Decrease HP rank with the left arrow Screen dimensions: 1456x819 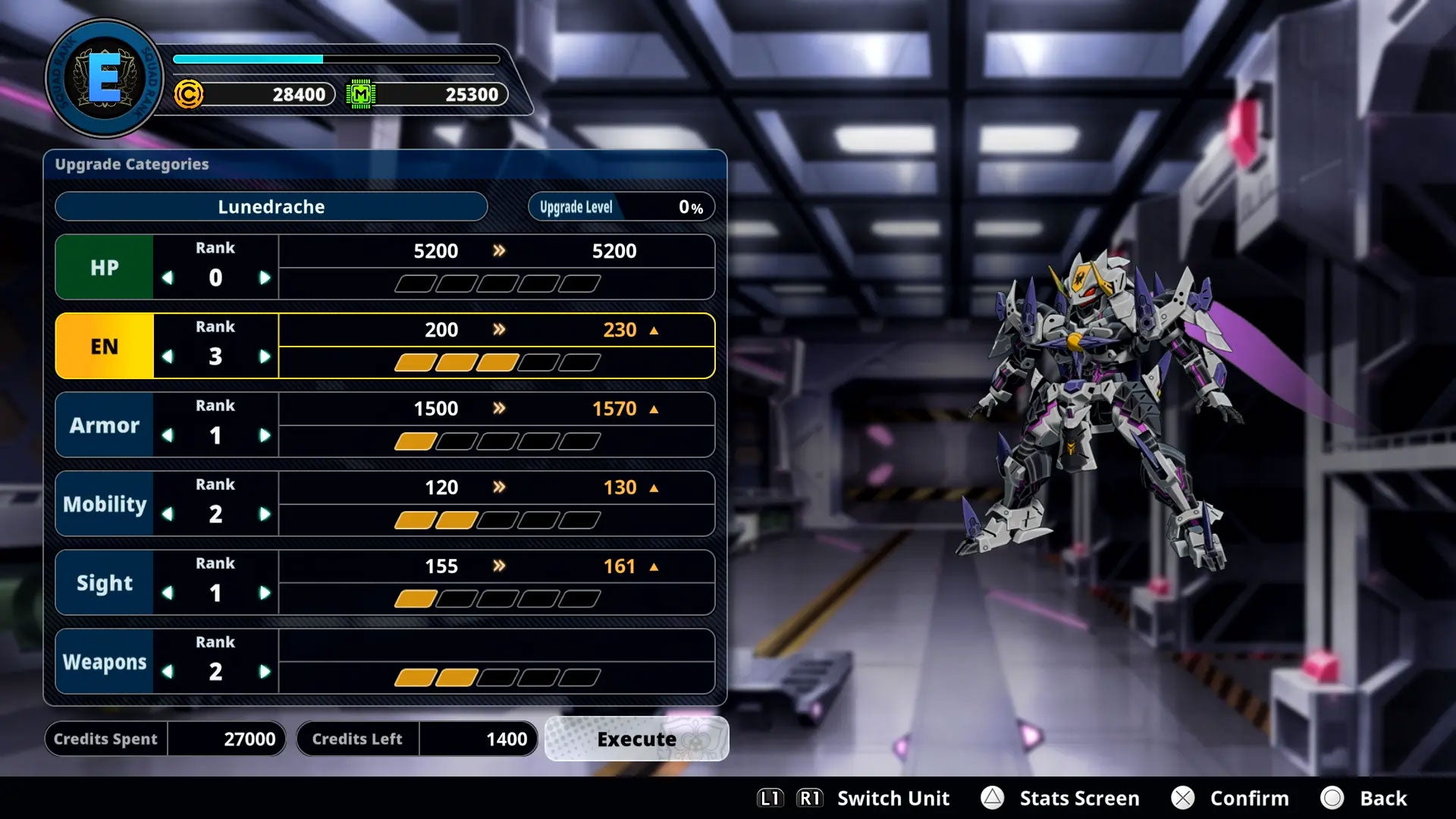pos(168,277)
